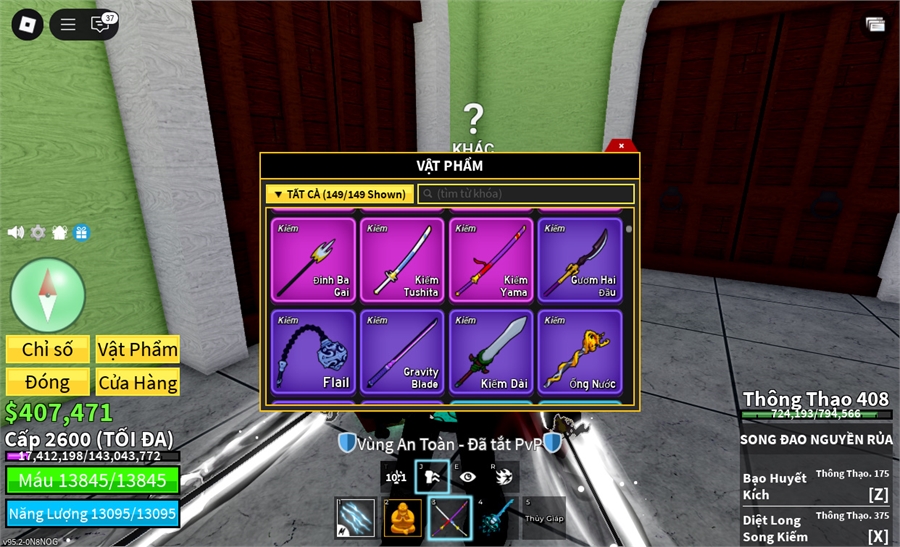Select the Kiếm Yama sword

pyautogui.click(x=491, y=260)
